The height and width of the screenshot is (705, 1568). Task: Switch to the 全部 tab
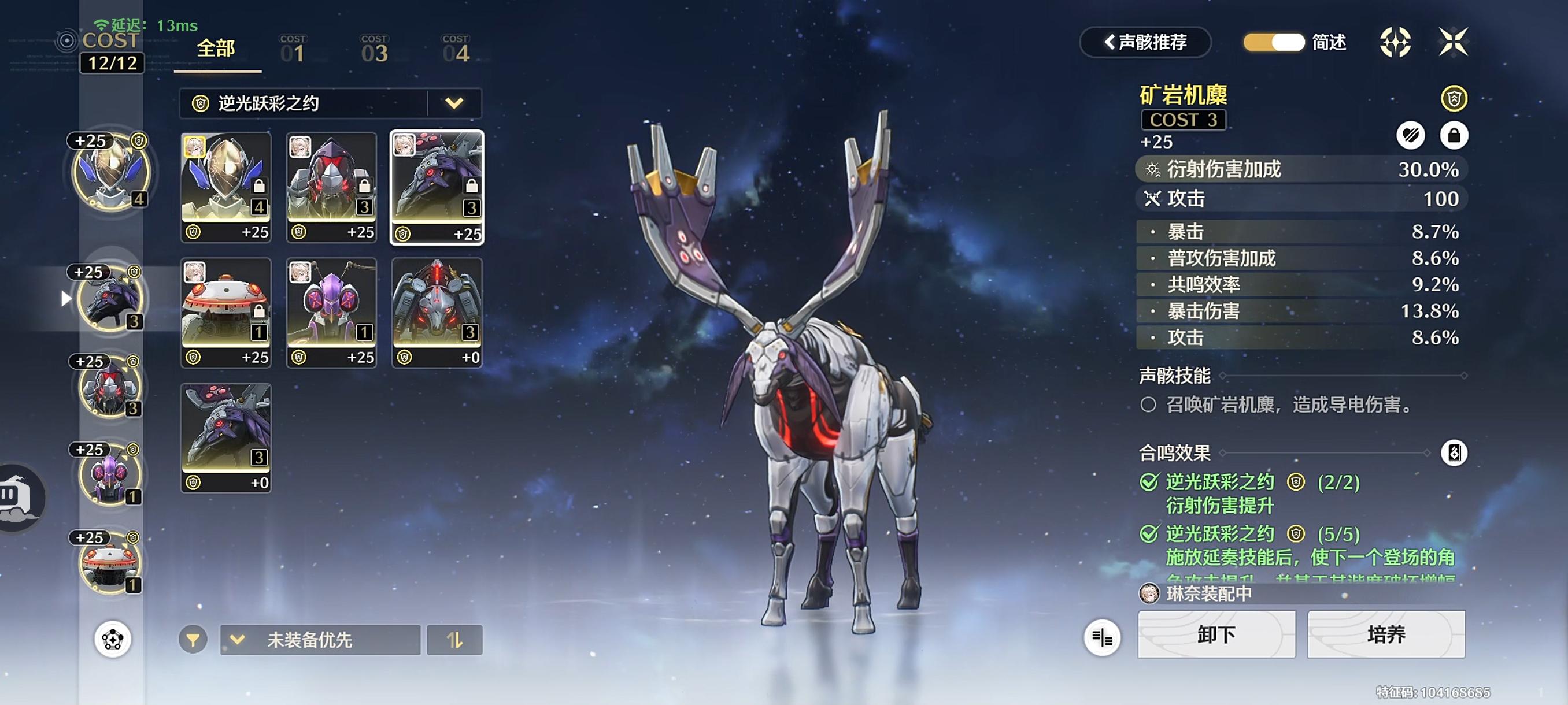click(x=216, y=49)
